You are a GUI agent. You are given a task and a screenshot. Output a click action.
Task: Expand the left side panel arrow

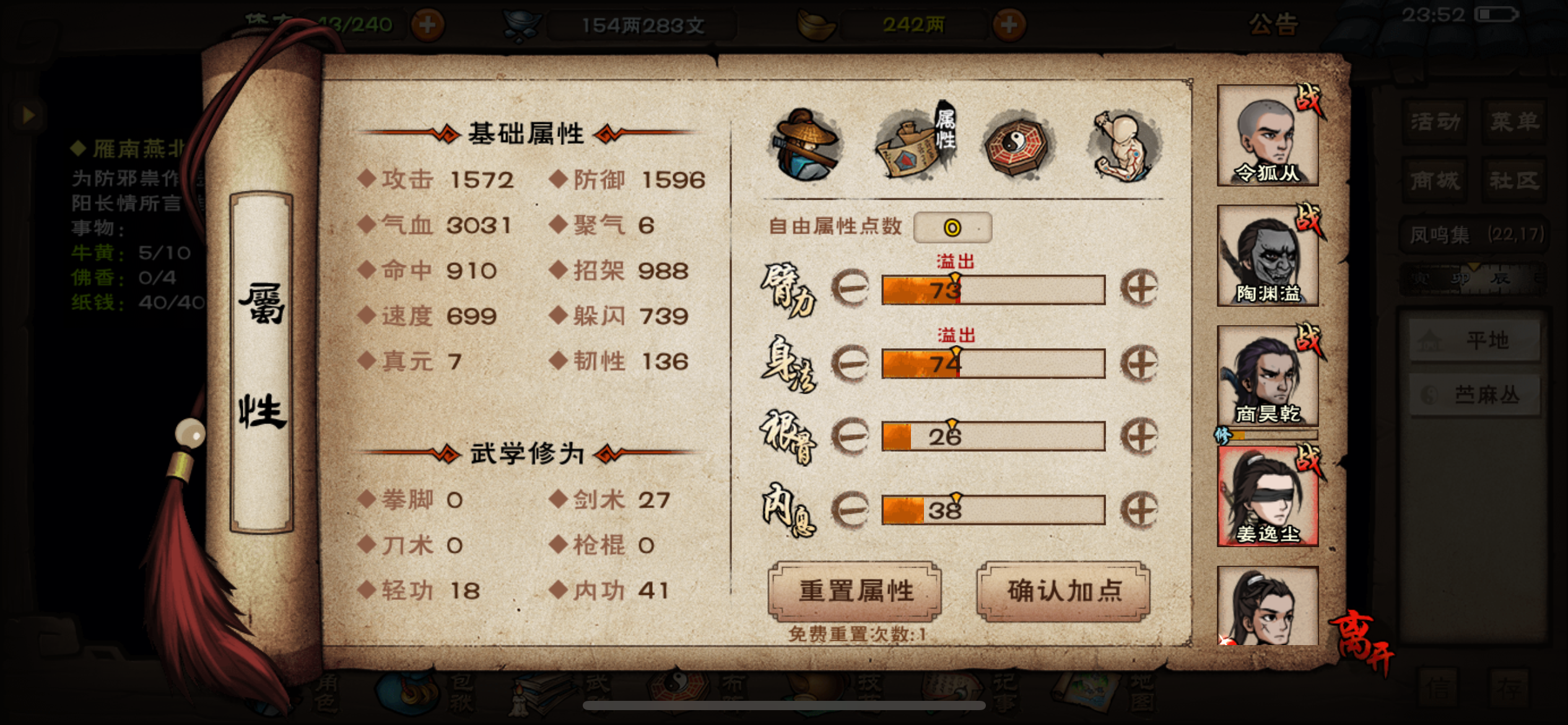(x=27, y=115)
